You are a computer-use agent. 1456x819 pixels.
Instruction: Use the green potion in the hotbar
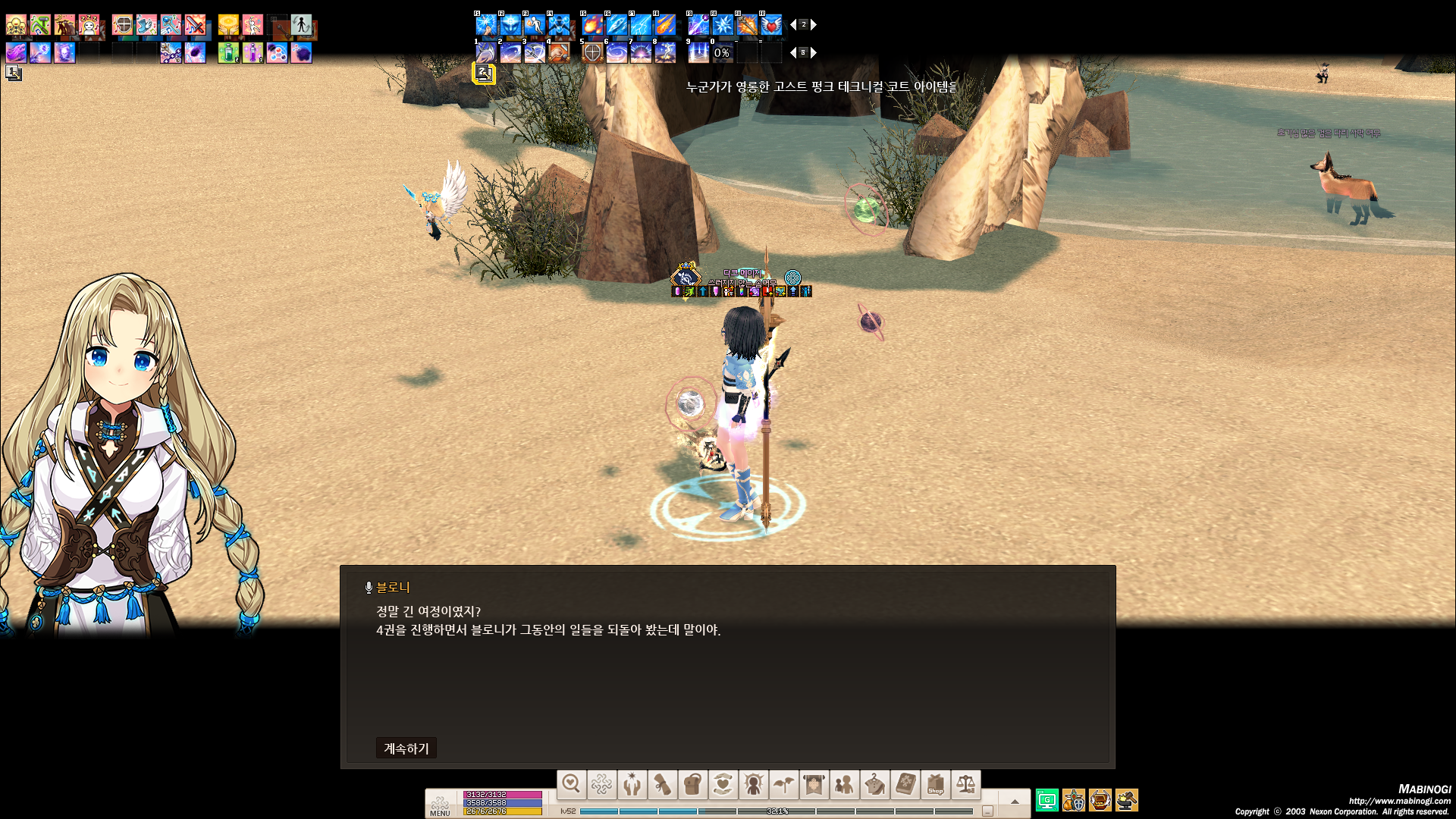point(228,52)
